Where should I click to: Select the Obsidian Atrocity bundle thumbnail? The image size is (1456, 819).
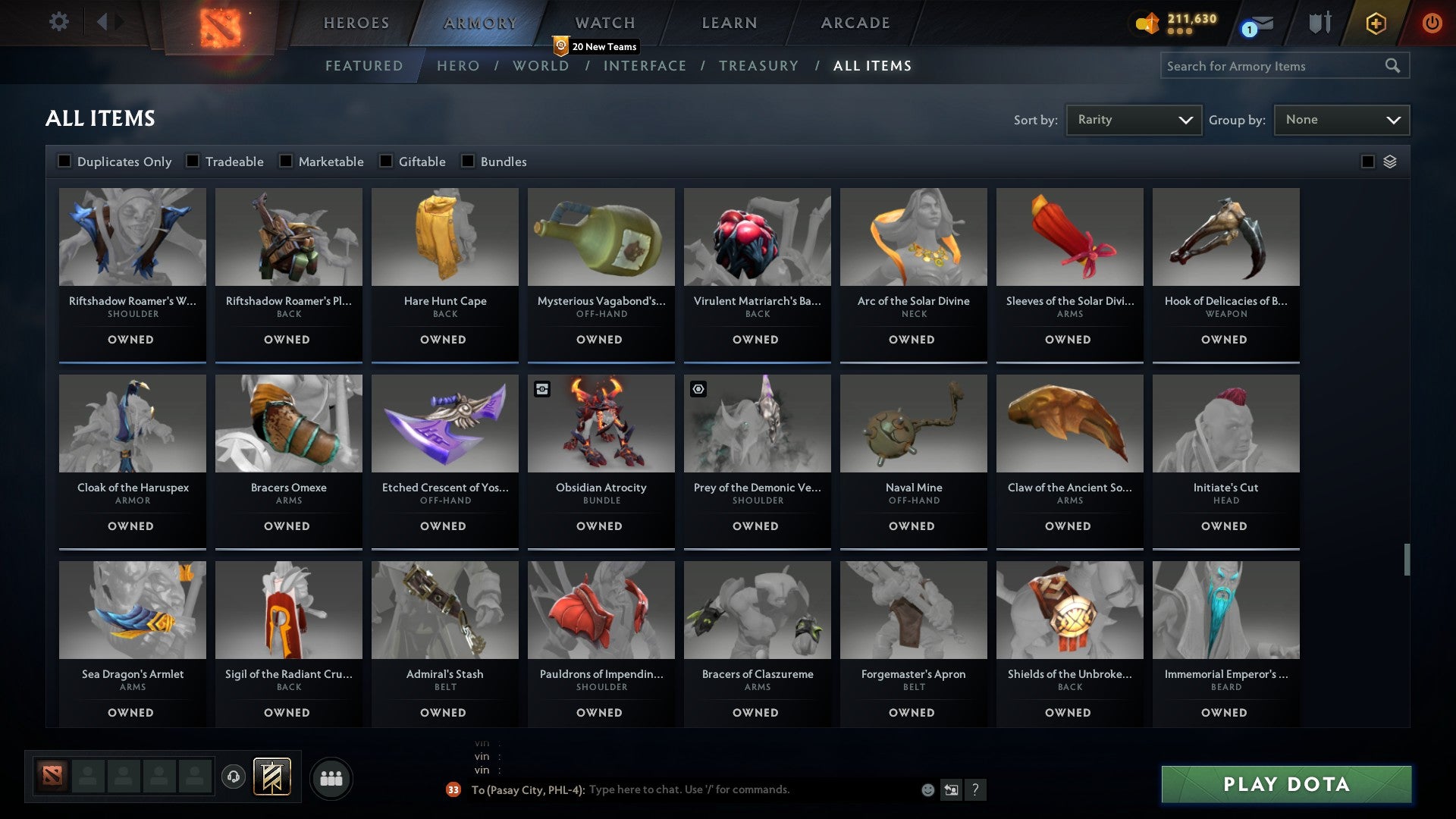[x=600, y=425]
